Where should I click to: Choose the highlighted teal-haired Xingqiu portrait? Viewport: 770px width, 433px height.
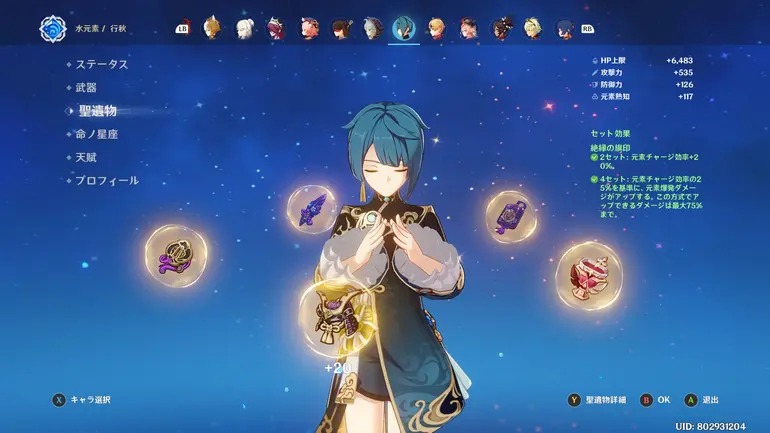pyautogui.click(x=405, y=28)
